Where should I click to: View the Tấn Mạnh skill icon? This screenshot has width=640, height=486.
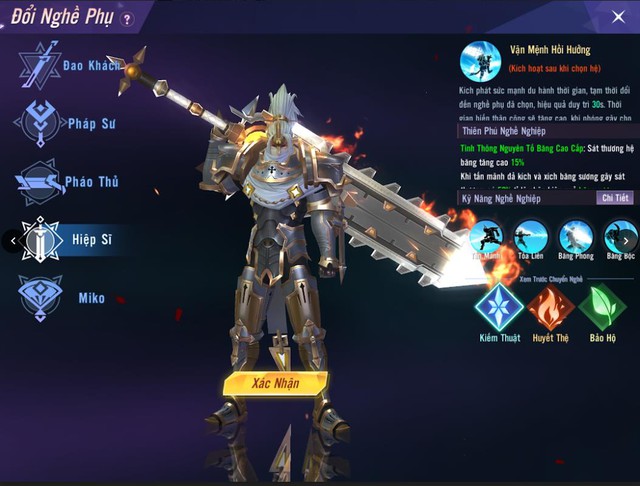(487, 238)
